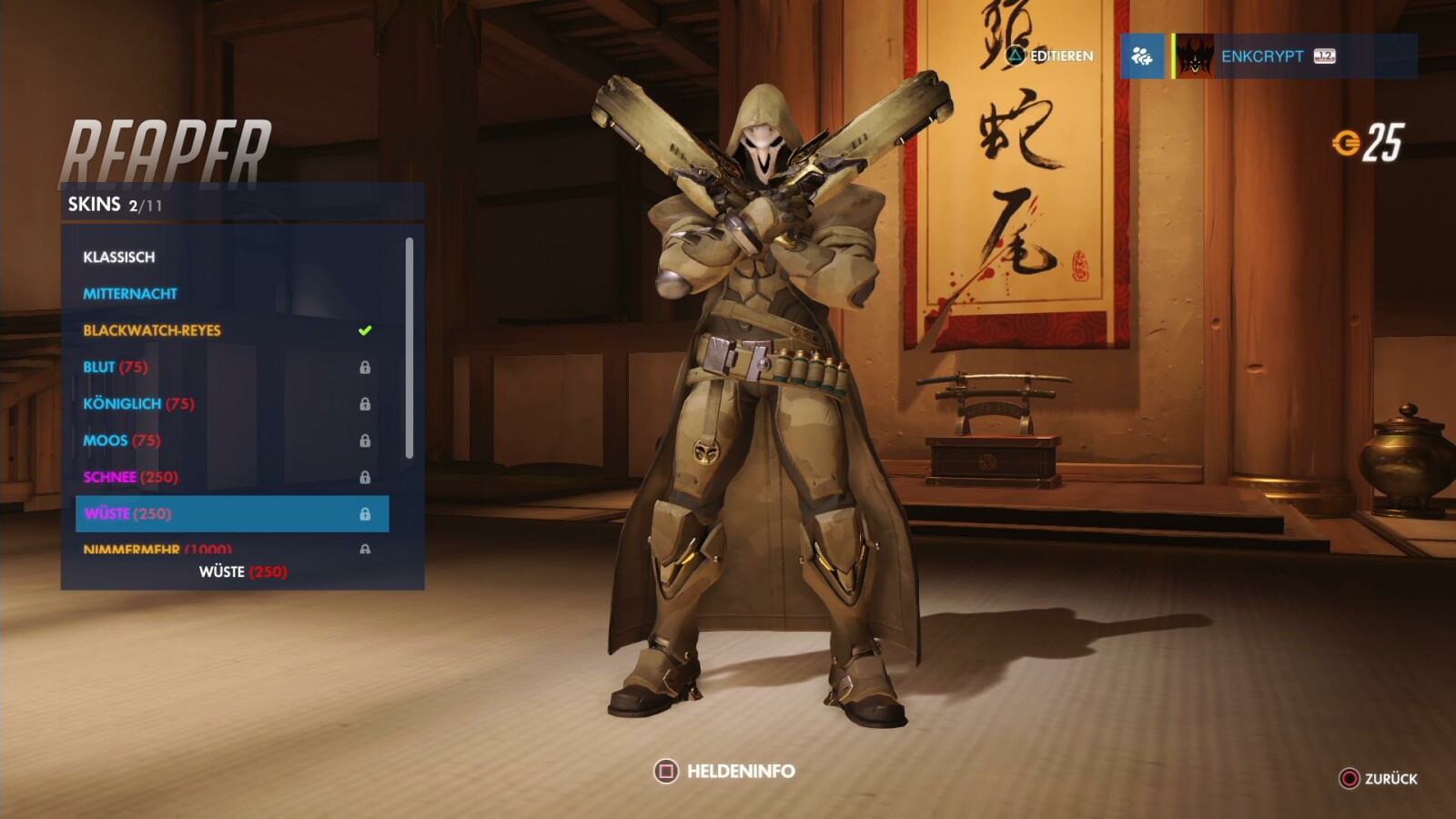1456x819 pixels.
Task: Click the green checkmark on BLACKWATCH-REYES
Action: [x=366, y=329]
